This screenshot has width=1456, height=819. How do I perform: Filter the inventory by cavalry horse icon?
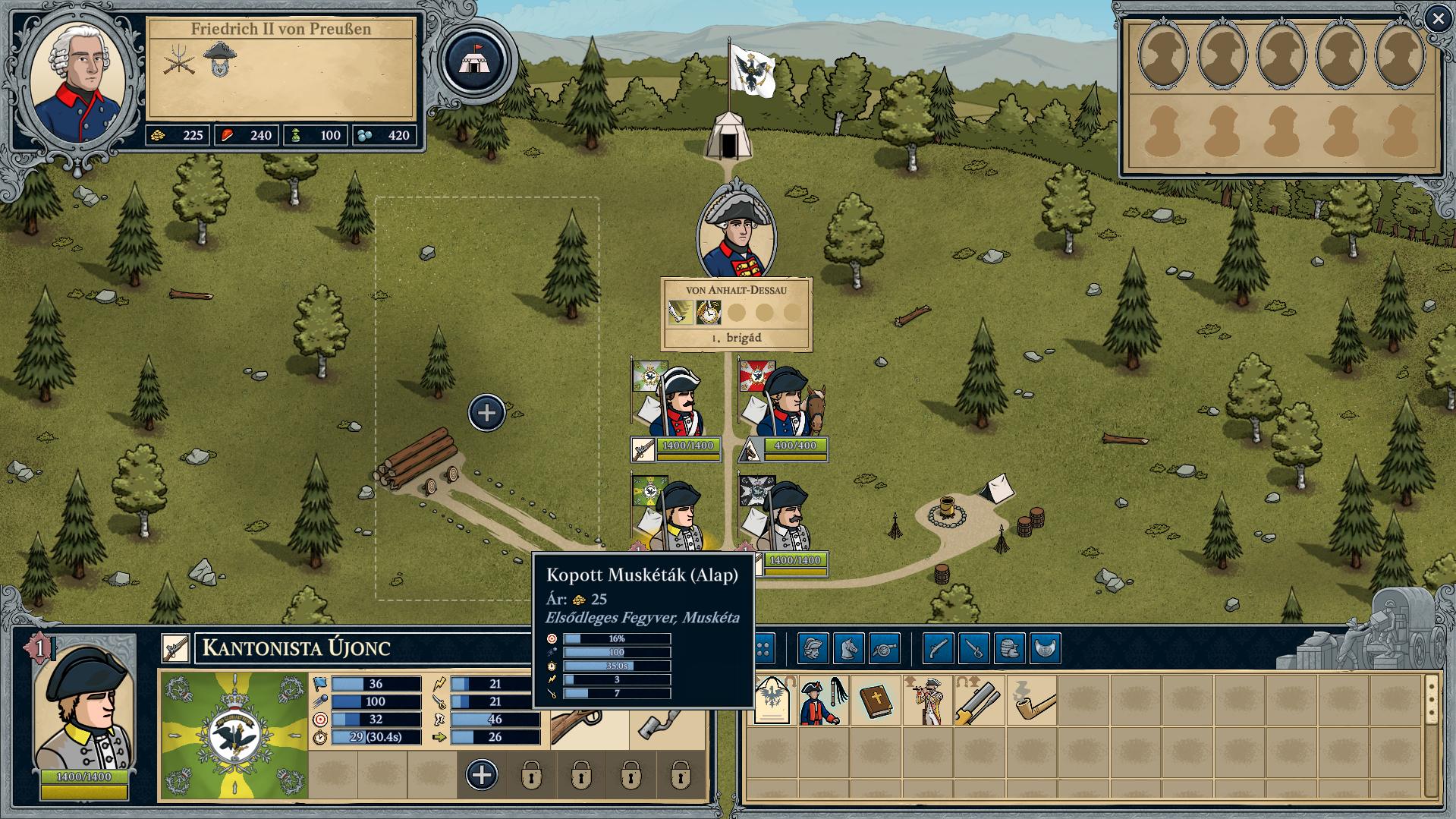click(849, 649)
